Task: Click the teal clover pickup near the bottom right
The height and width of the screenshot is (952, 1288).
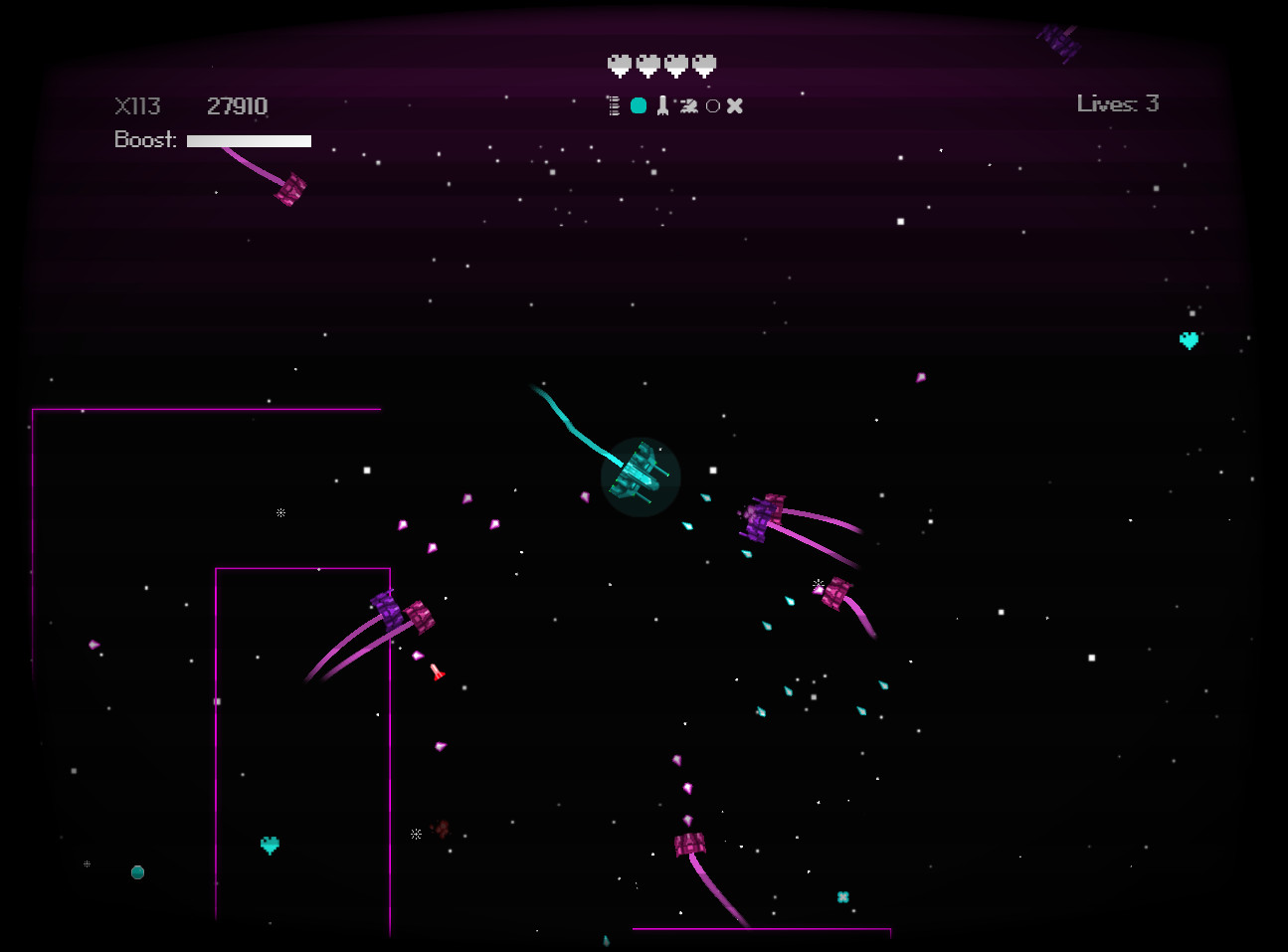Action: (842, 897)
